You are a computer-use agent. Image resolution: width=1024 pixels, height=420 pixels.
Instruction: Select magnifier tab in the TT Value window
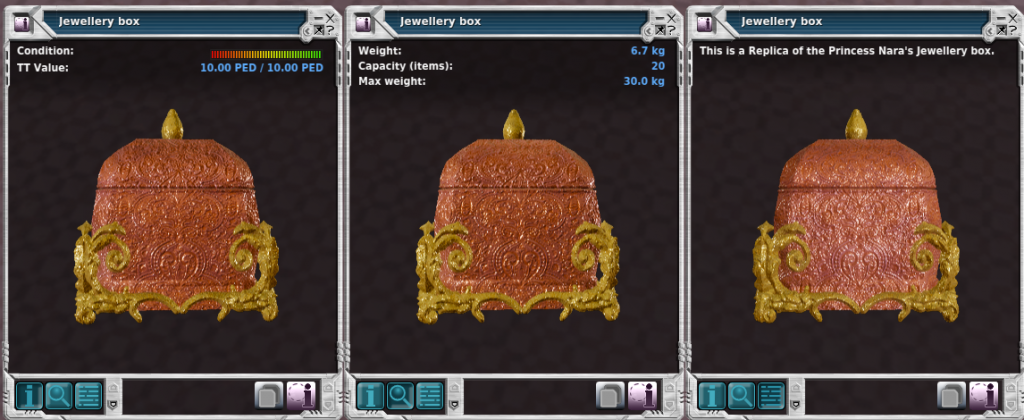coord(59,394)
